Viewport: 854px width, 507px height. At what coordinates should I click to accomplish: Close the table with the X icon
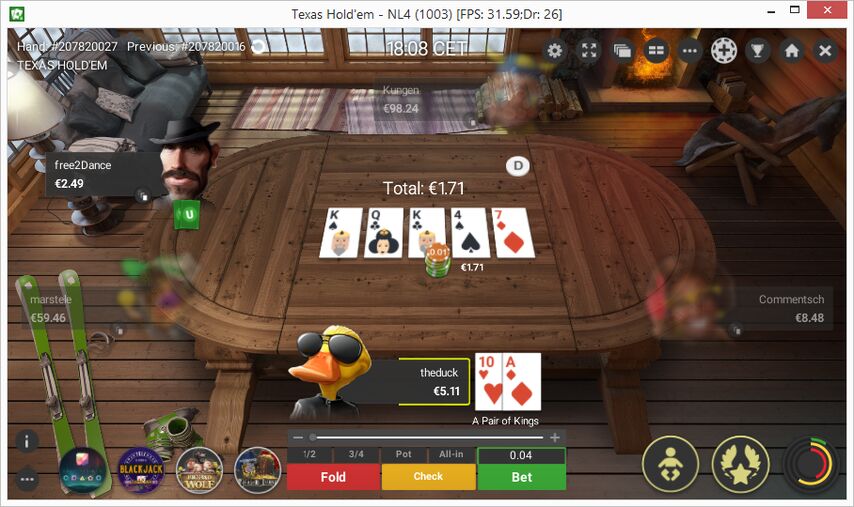(x=825, y=51)
